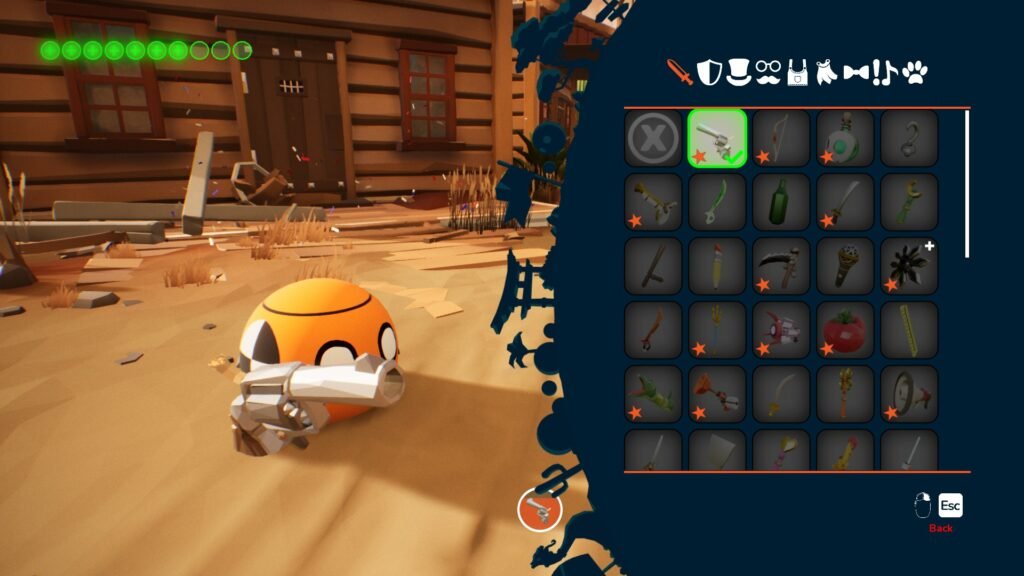Select the black shuriken slot

click(x=909, y=266)
